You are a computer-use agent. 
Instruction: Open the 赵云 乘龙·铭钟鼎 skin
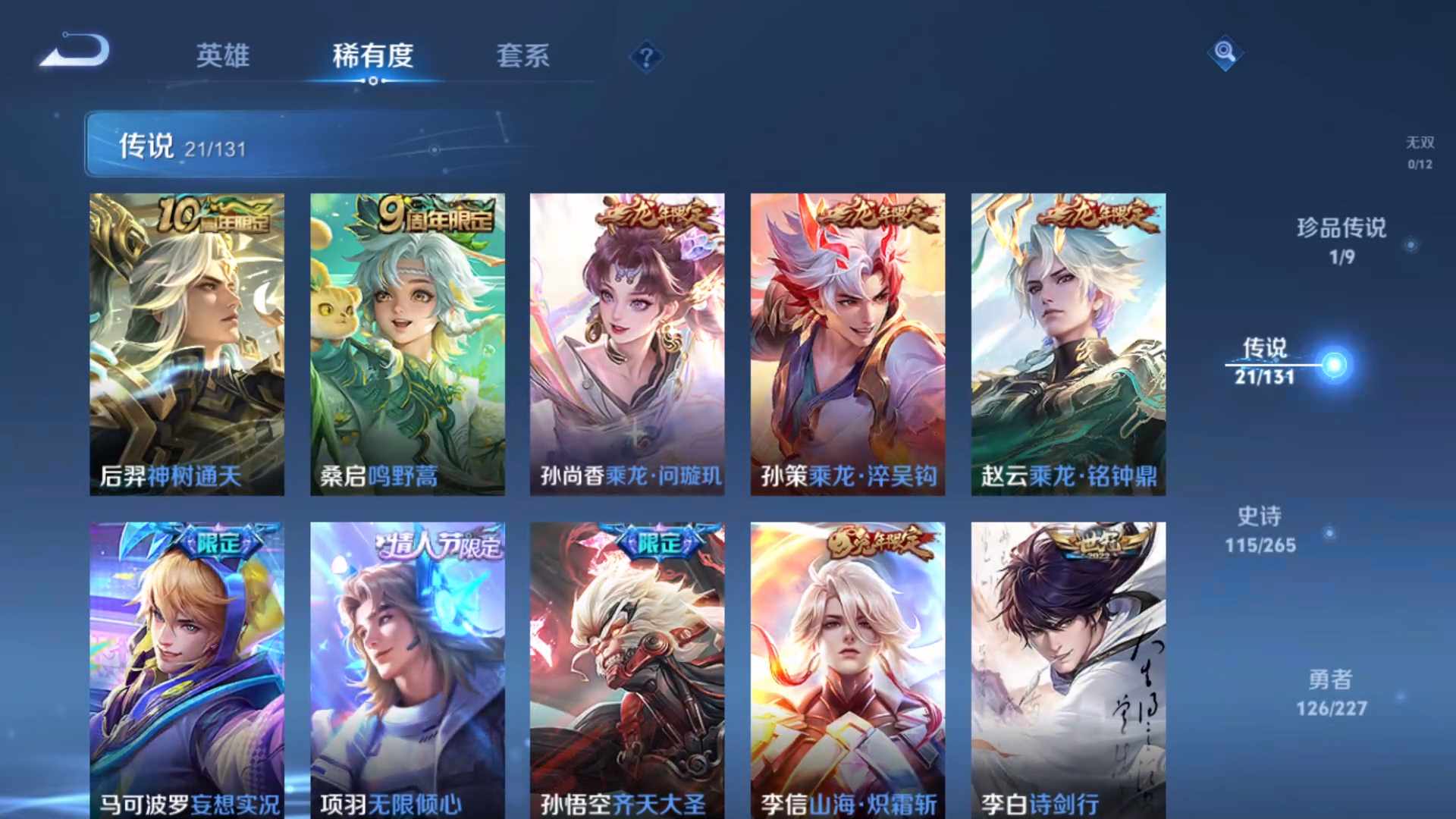point(1068,341)
